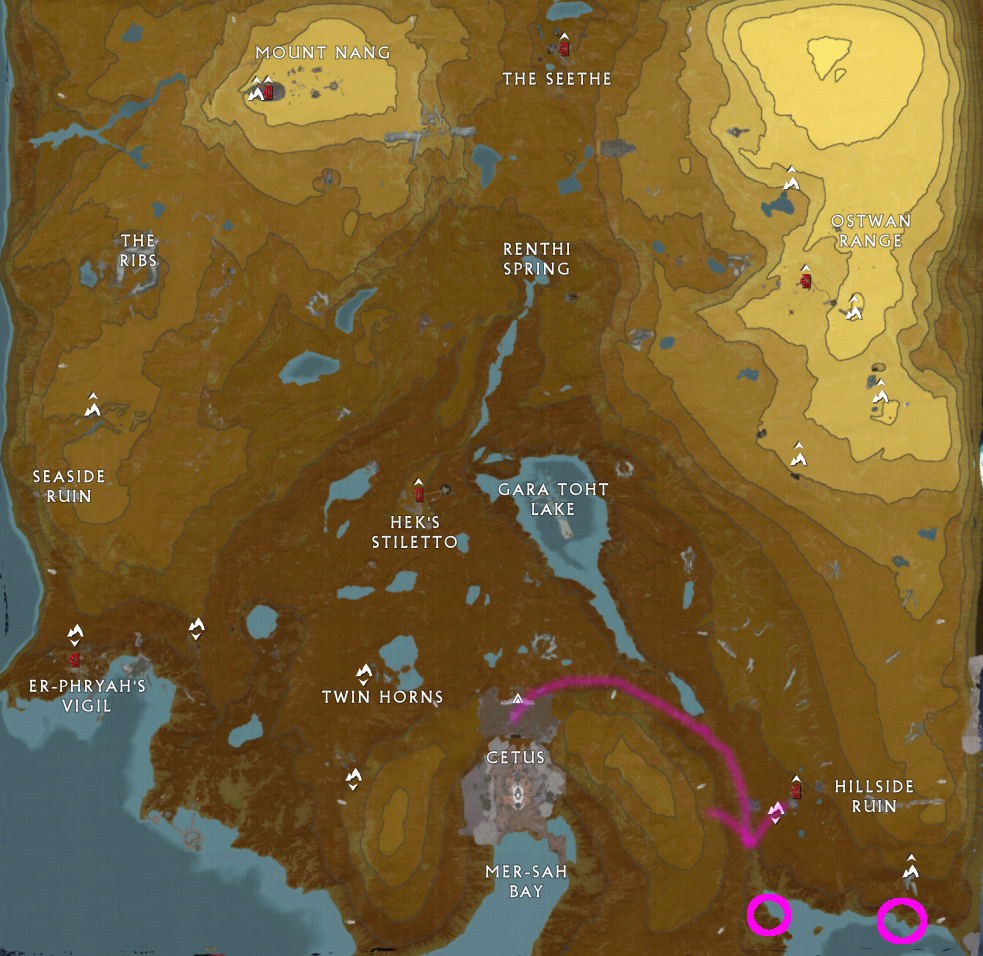983x956 pixels.
Task: Select the Gara Toht Lake location label
Action: [555, 499]
